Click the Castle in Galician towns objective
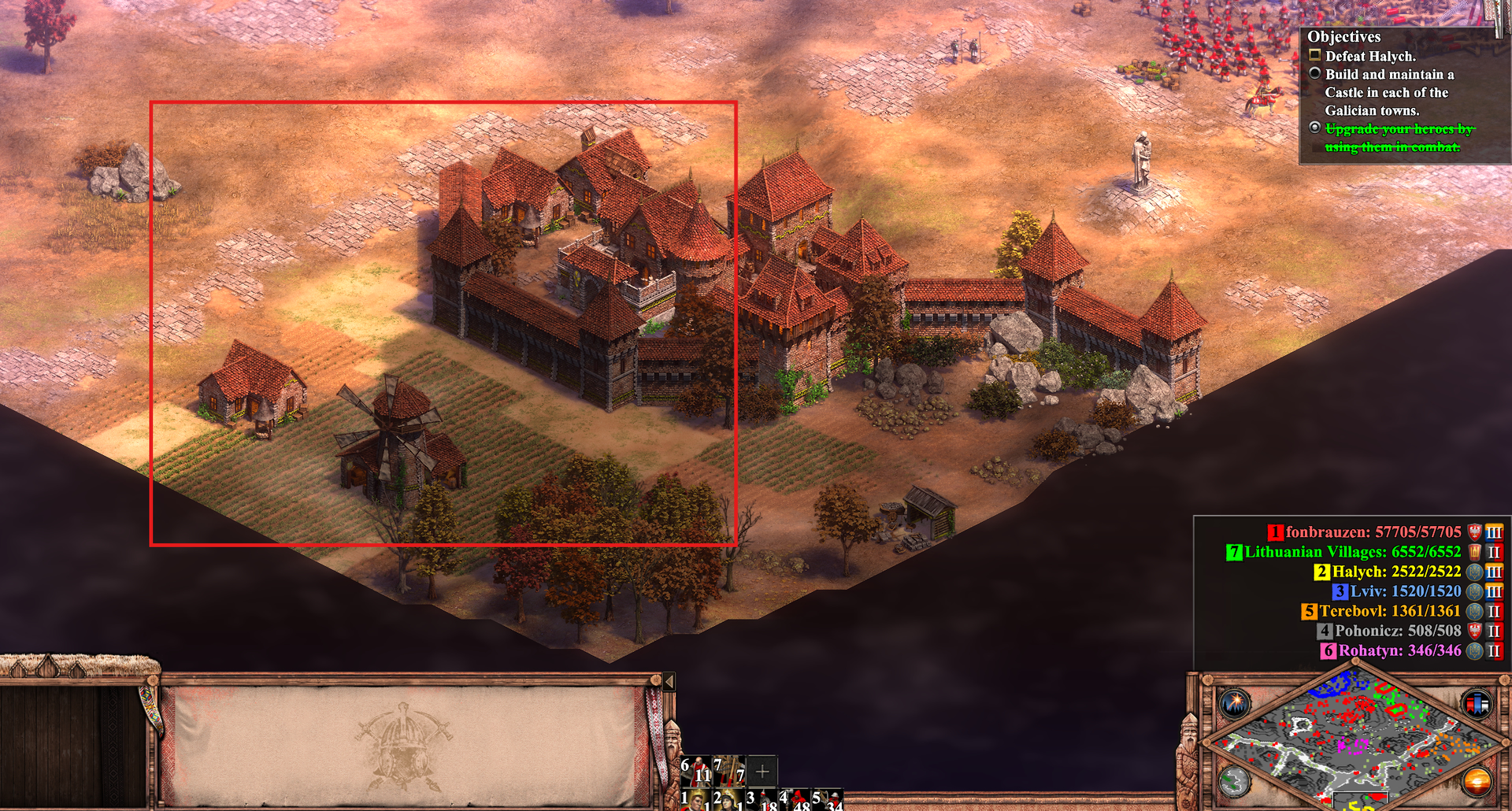The width and height of the screenshot is (1512, 811). point(1388,92)
